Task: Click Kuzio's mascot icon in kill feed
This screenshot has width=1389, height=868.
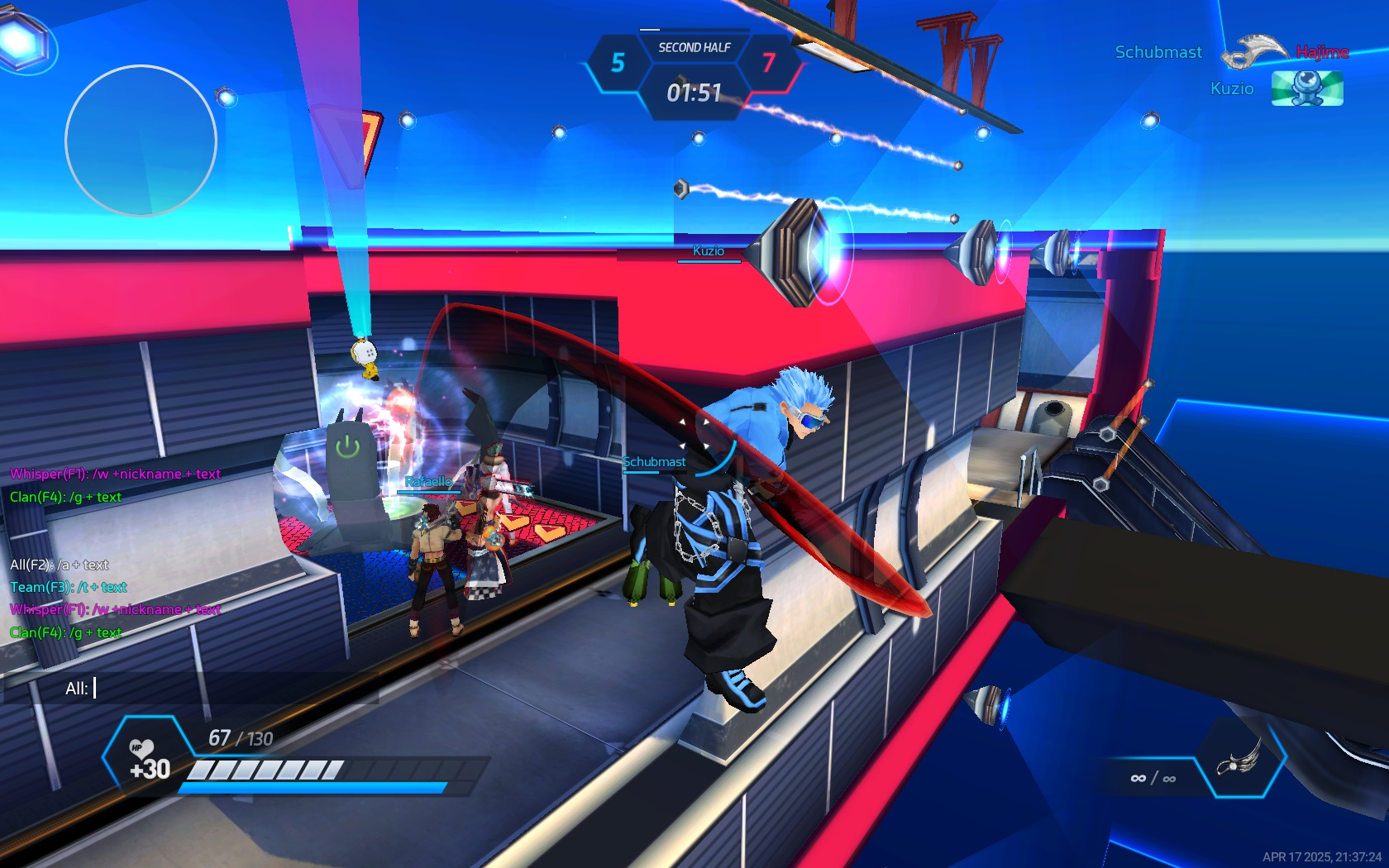Action: coord(1306,88)
